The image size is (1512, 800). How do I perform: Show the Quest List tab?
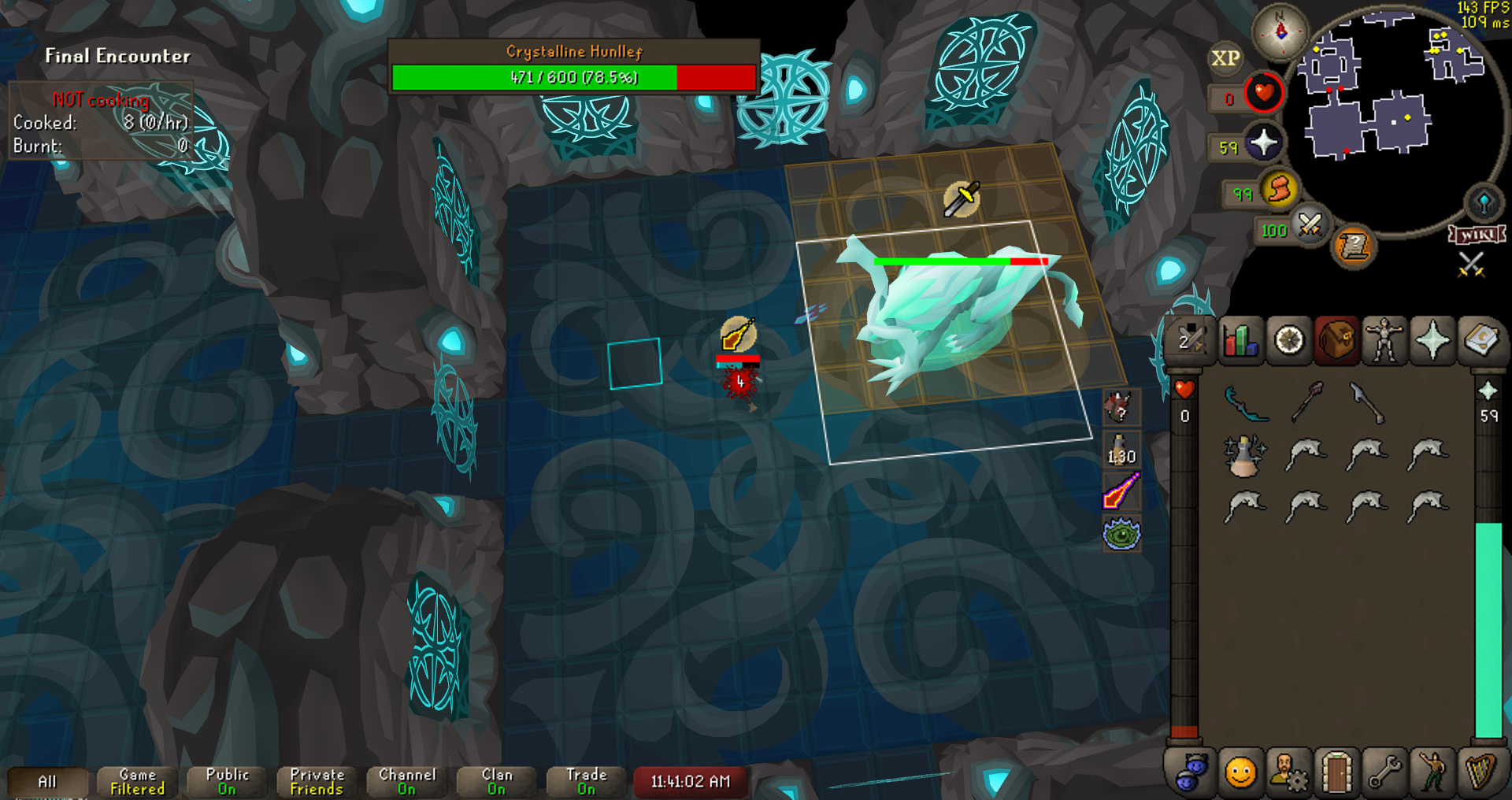tap(1289, 341)
